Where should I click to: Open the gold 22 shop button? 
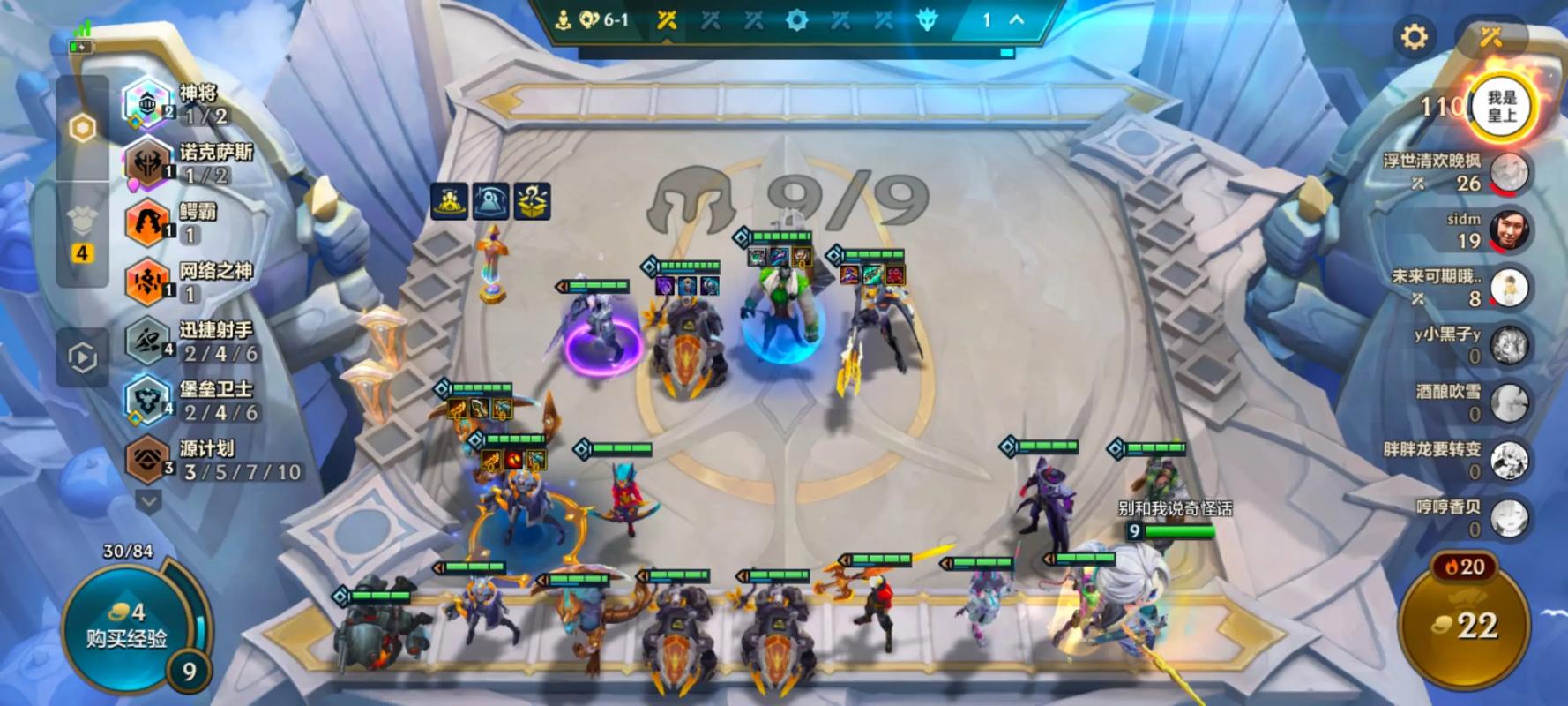click(x=1464, y=626)
